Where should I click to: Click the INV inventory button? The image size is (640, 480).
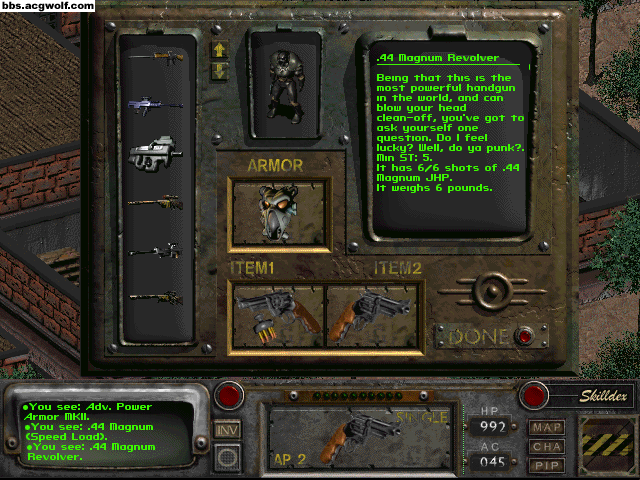pyautogui.click(x=227, y=429)
